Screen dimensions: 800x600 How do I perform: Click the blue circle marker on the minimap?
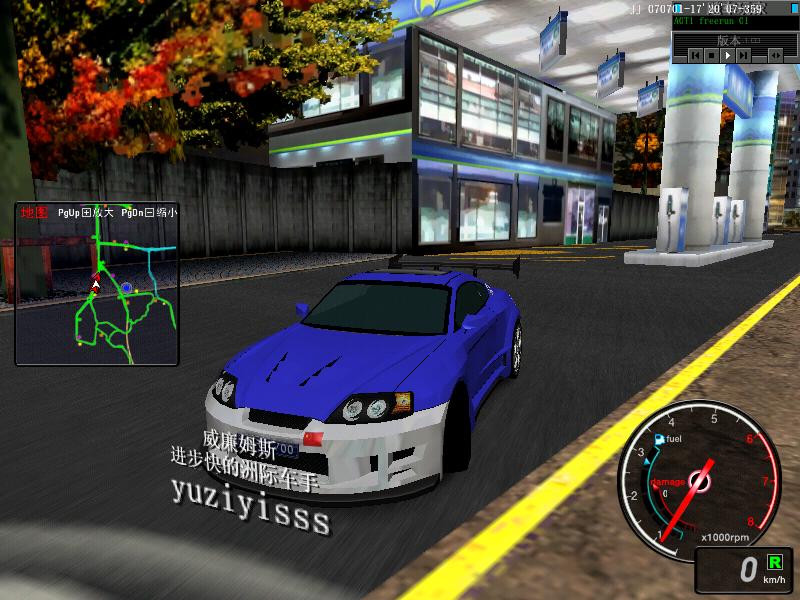pyautogui.click(x=127, y=288)
